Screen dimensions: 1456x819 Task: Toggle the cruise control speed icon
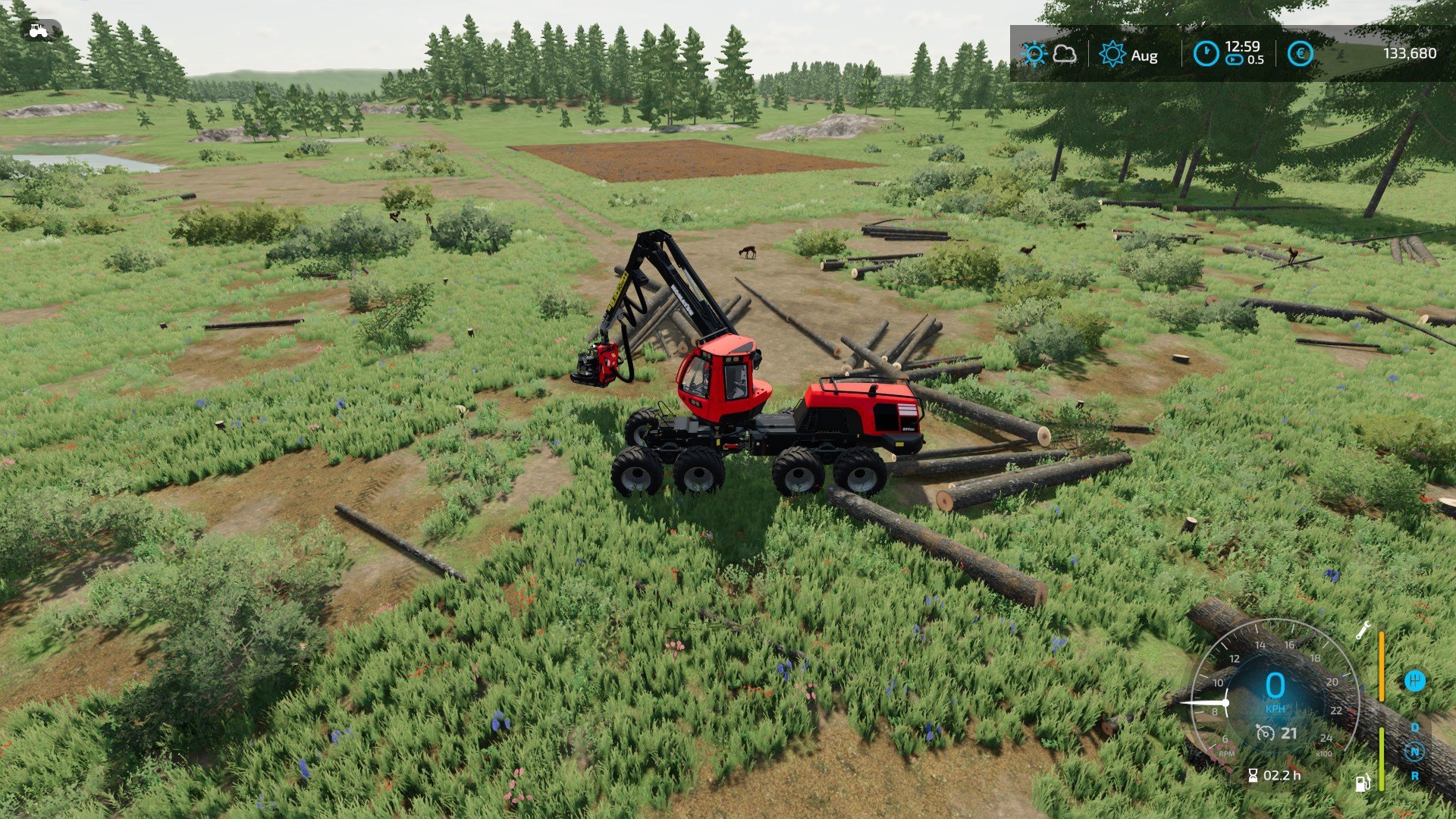[1264, 733]
